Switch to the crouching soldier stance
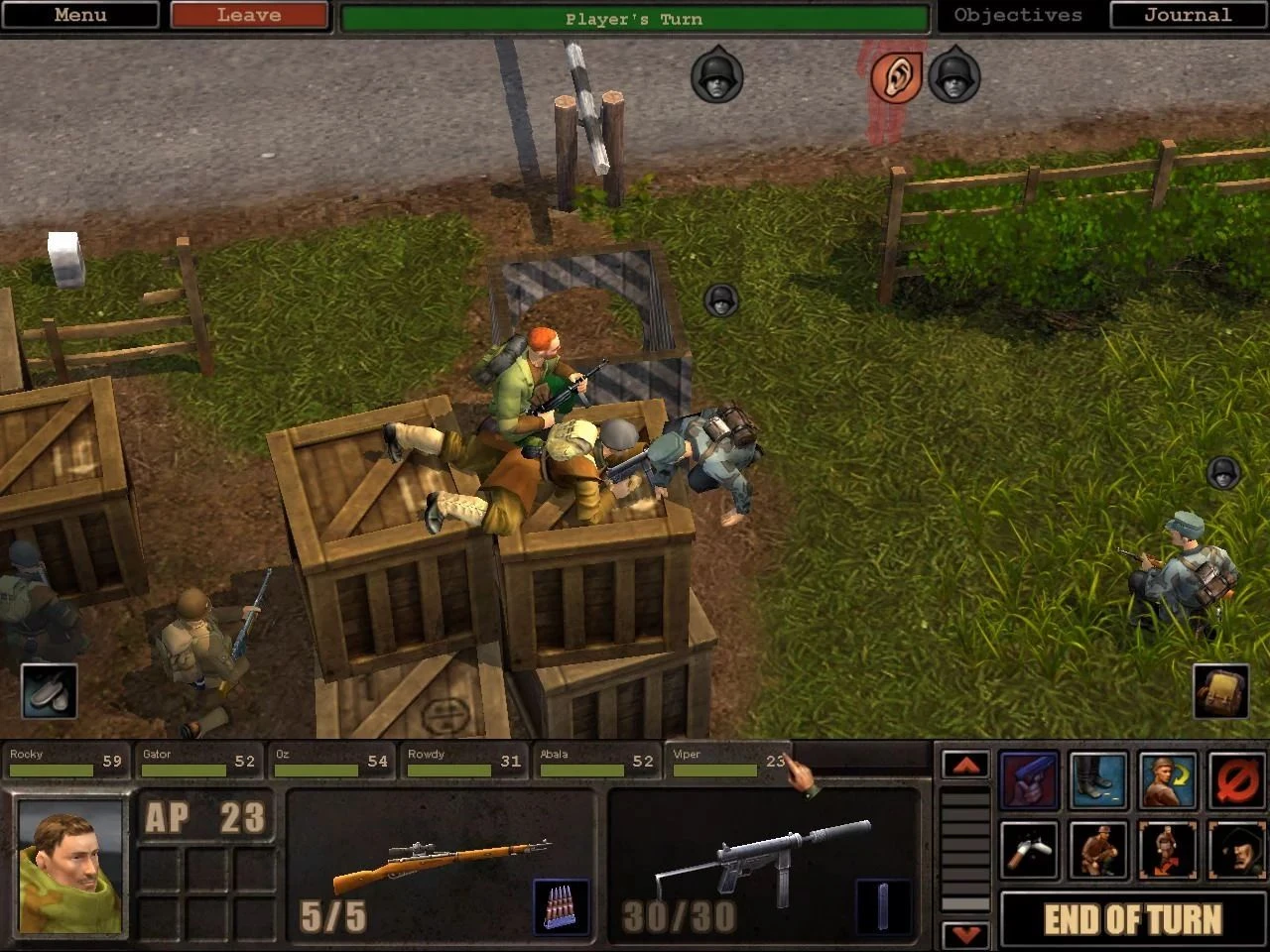This screenshot has height=952, width=1270. tap(1098, 850)
